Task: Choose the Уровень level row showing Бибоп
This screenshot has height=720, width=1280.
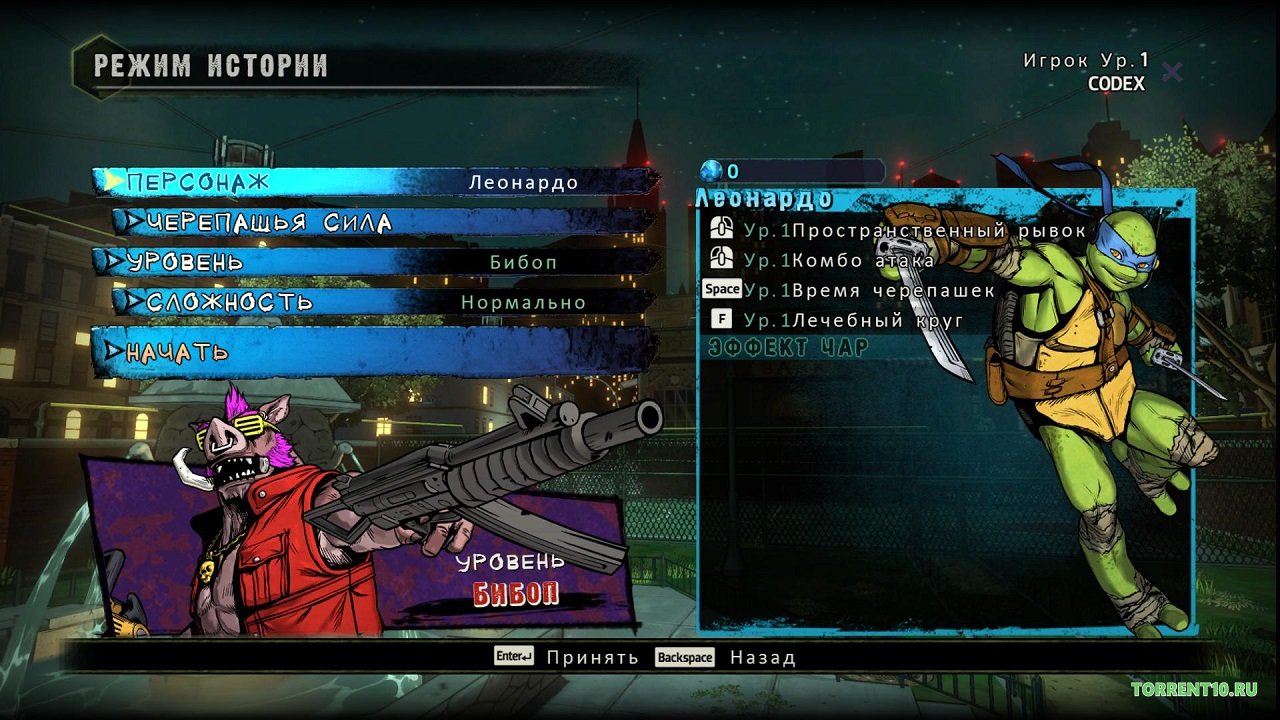Action: tap(375, 262)
